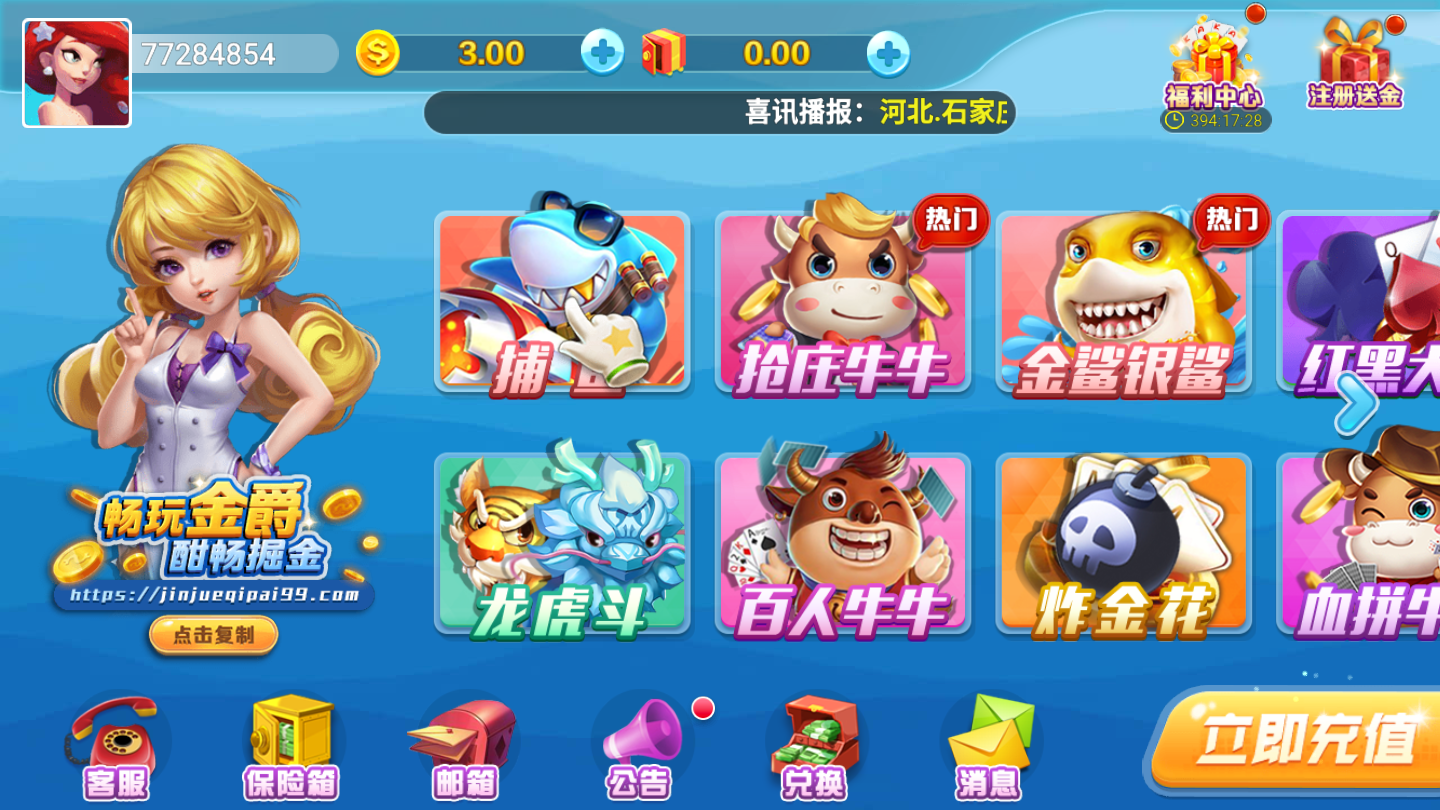Open the 邮箱 mailbox icon

tap(462, 740)
